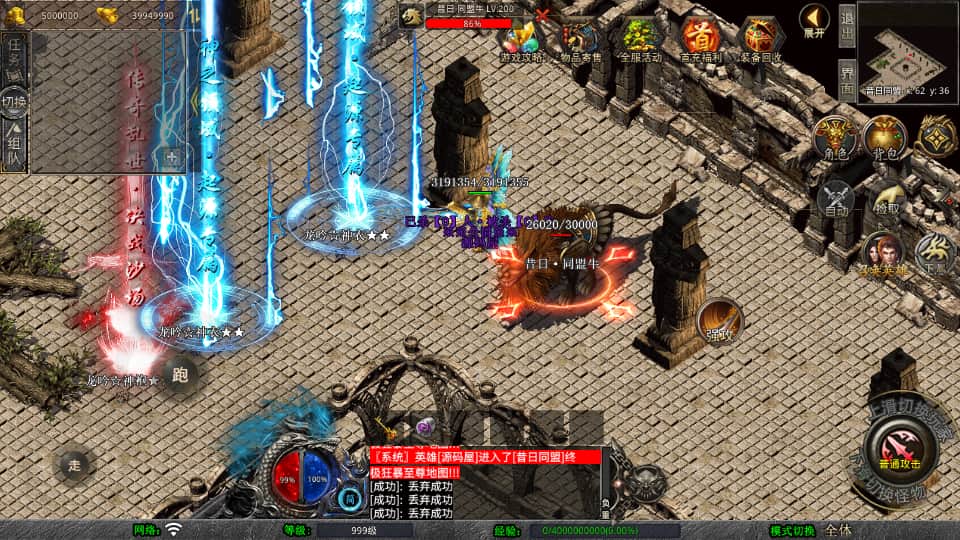Open the 全服活动 server events icon

pos(641,40)
